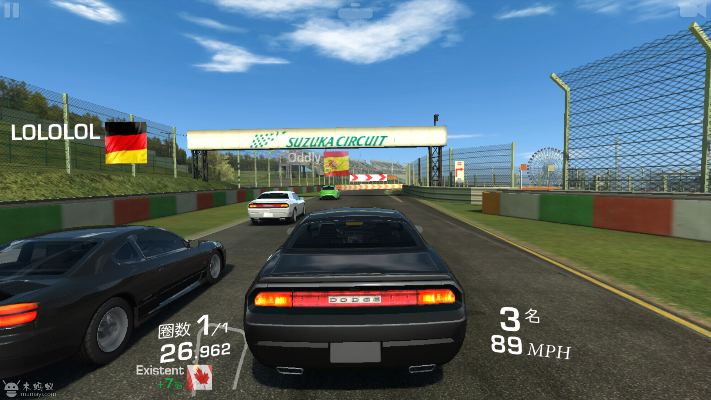The image size is (711, 400).
Task: Pause the race
Action: tap(12, 10)
